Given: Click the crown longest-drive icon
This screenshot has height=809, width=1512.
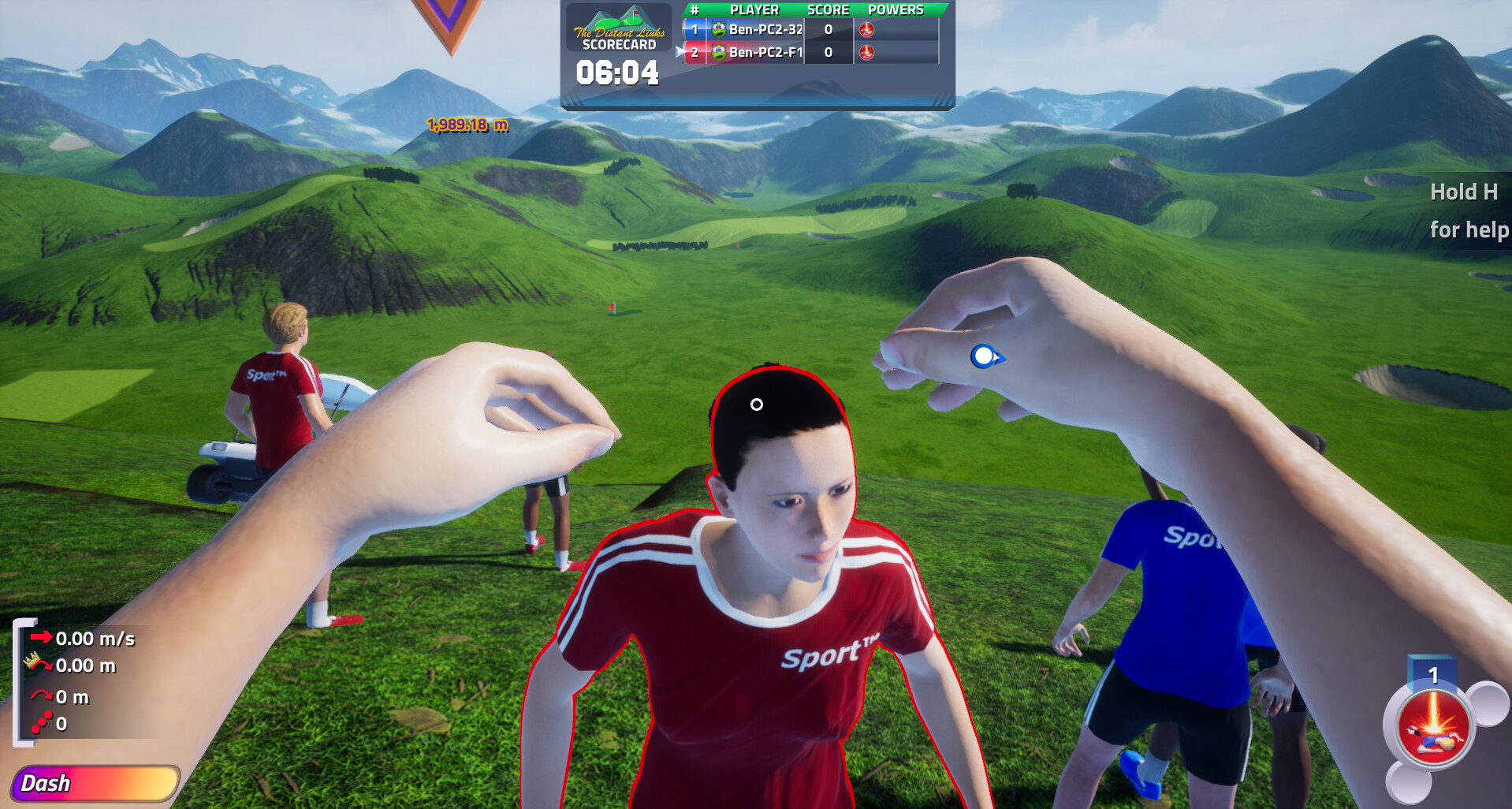Looking at the screenshot, I should (32, 660).
